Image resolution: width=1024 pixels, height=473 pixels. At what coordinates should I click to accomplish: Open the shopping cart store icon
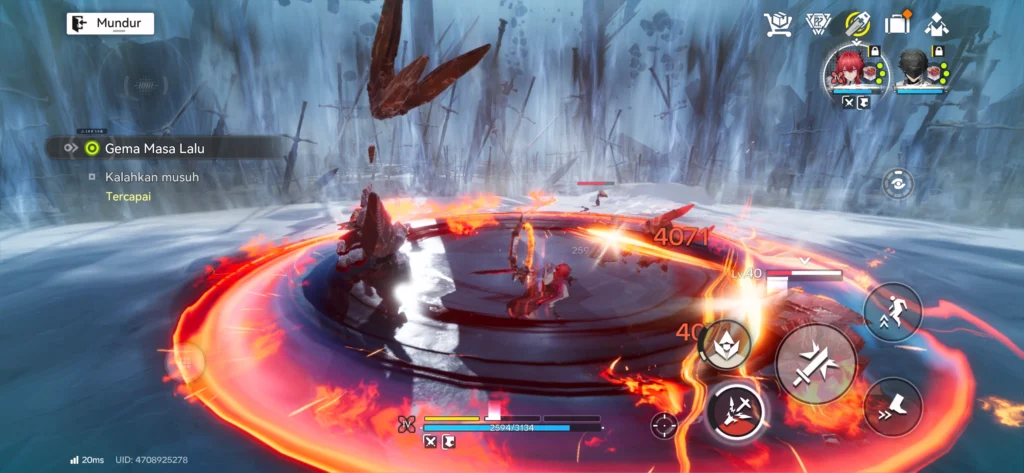[x=777, y=24]
